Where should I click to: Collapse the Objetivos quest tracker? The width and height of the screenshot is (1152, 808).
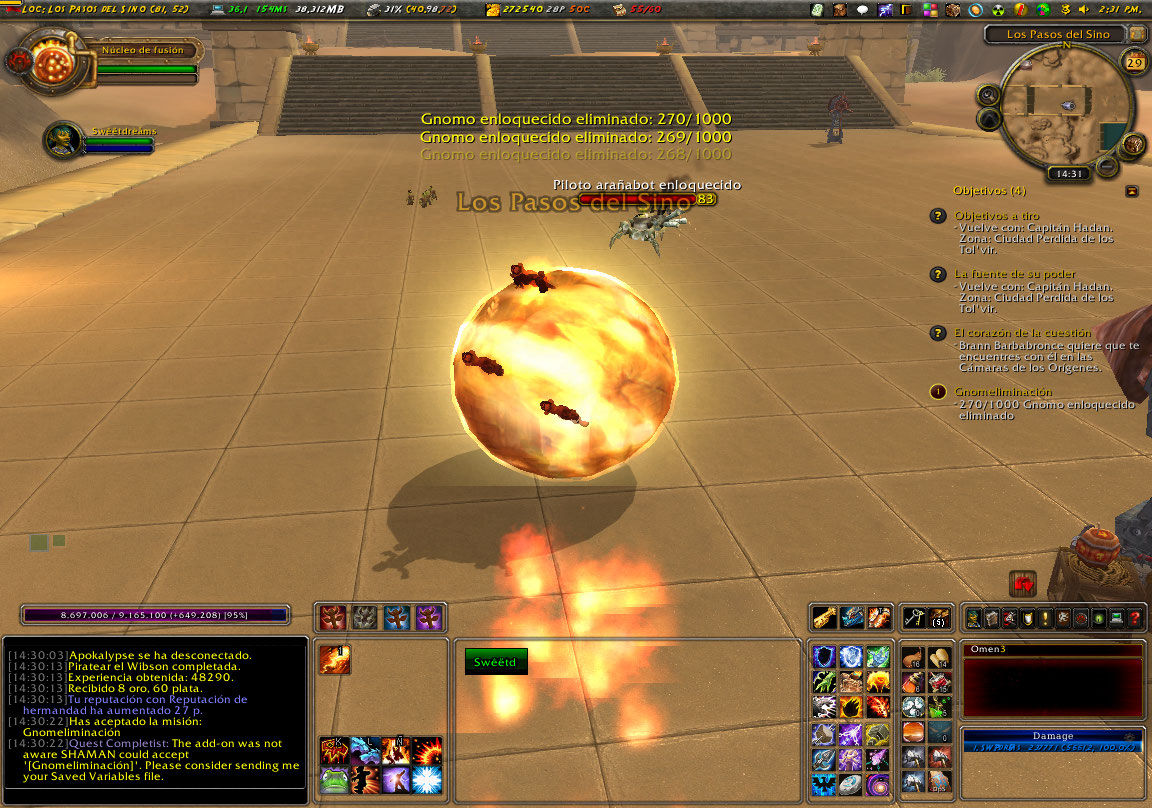click(1131, 190)
